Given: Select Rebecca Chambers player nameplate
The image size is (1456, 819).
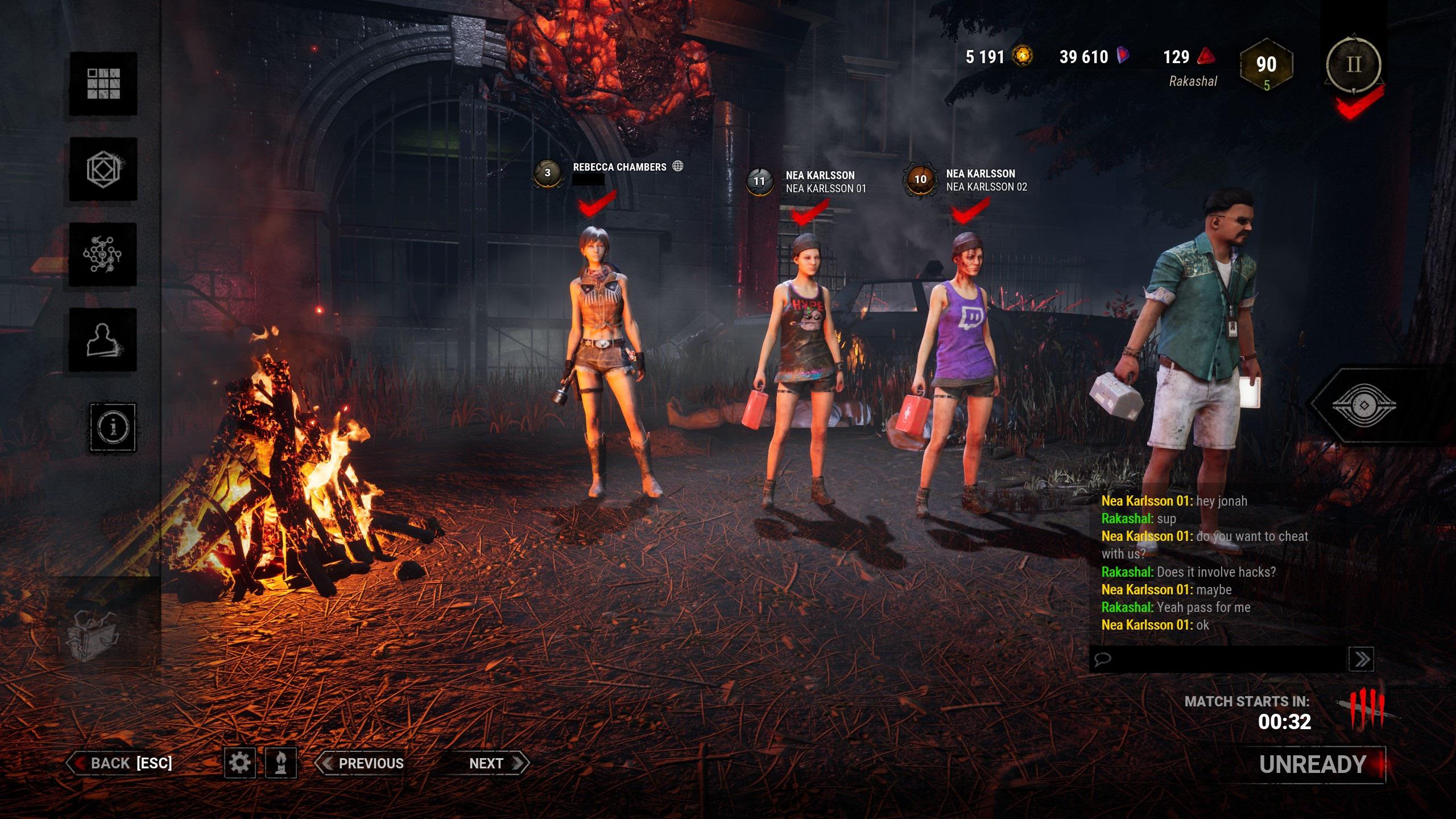Looking at the screenshot, I should 619,167.
